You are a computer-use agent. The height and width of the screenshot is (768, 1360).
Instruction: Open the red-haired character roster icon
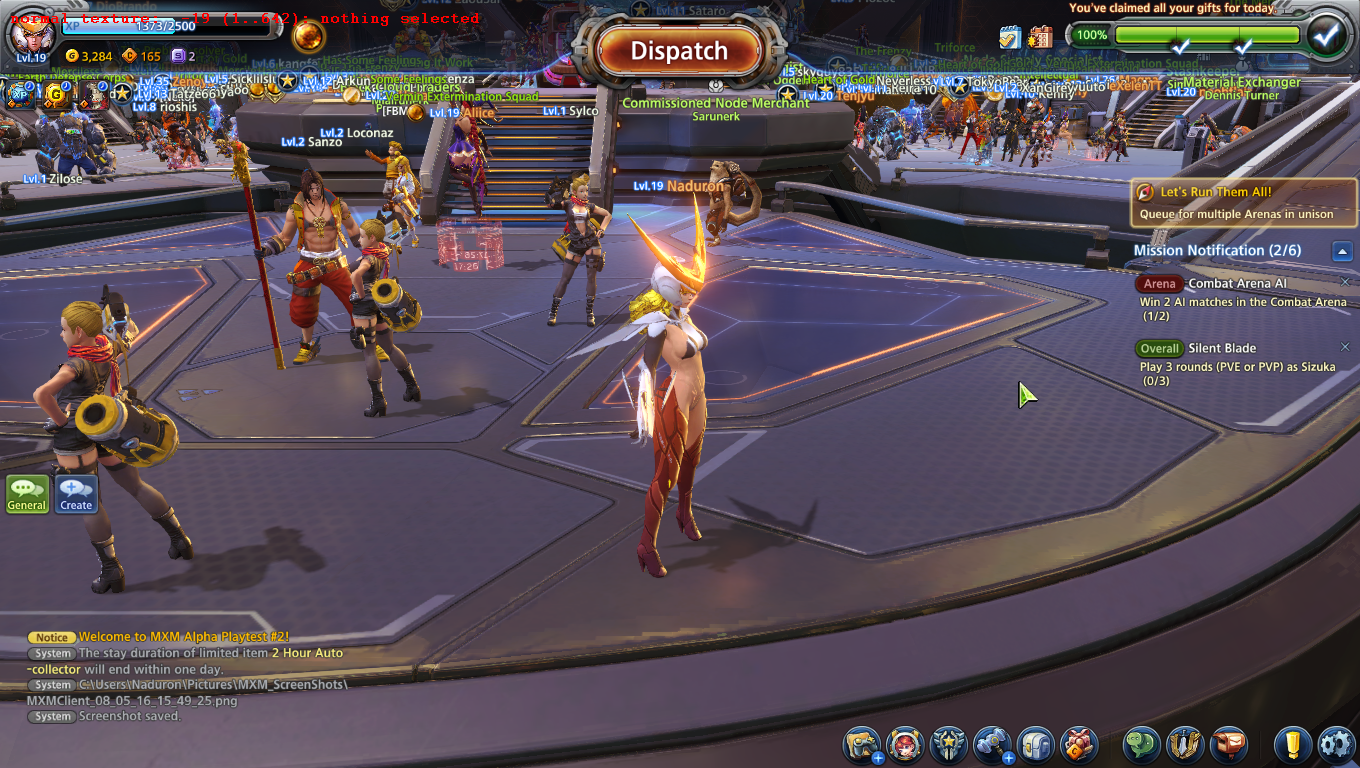905,745
